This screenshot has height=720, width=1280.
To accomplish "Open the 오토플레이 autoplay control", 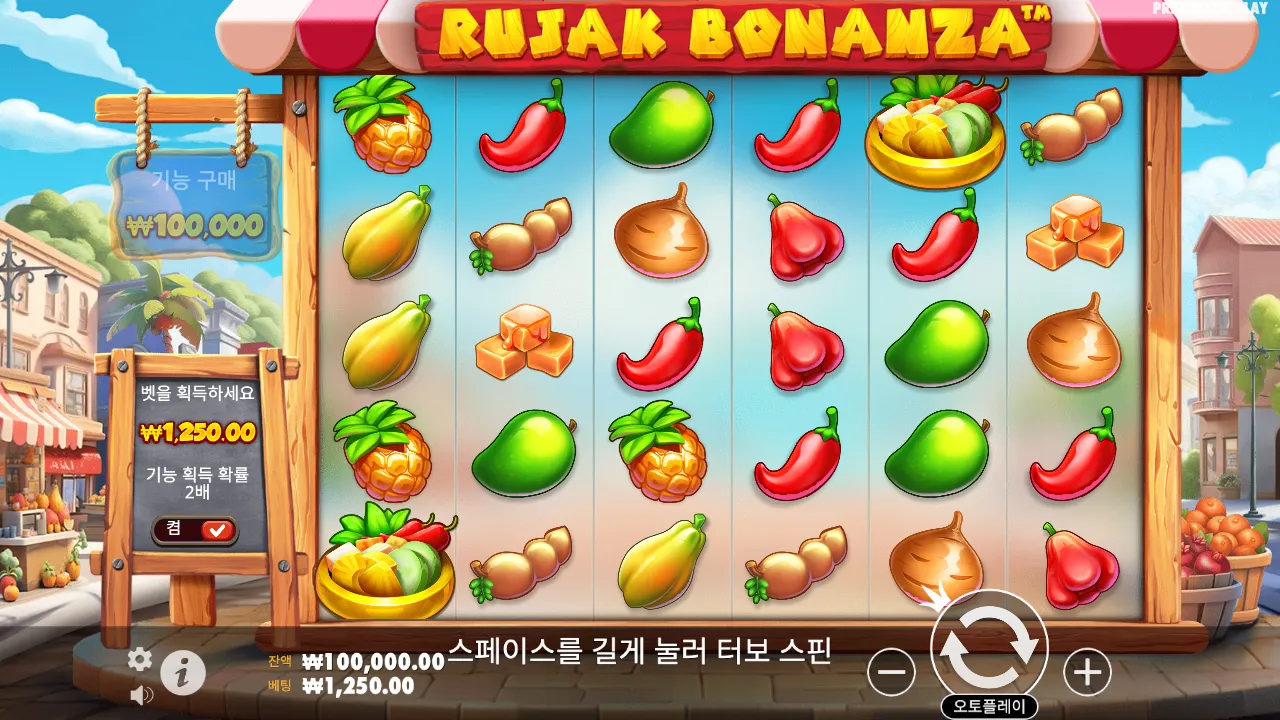I will tap(989, 703).
